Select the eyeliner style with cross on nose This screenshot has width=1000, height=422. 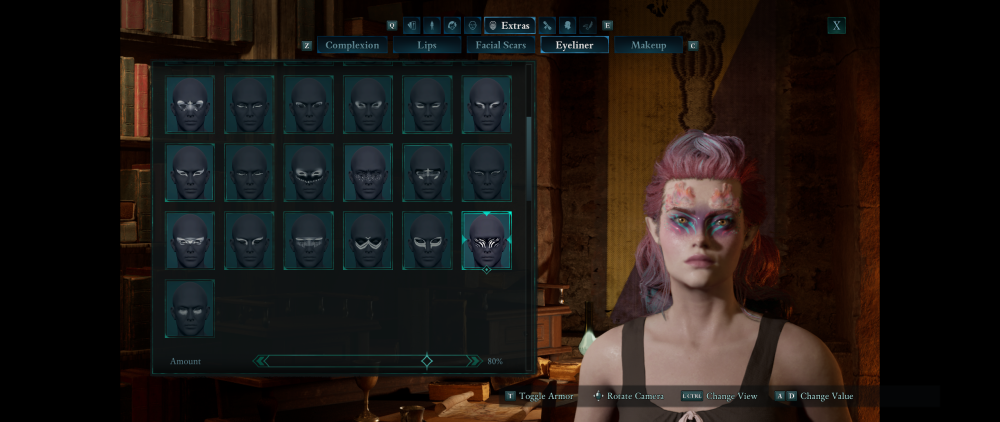tap(427, 173)
